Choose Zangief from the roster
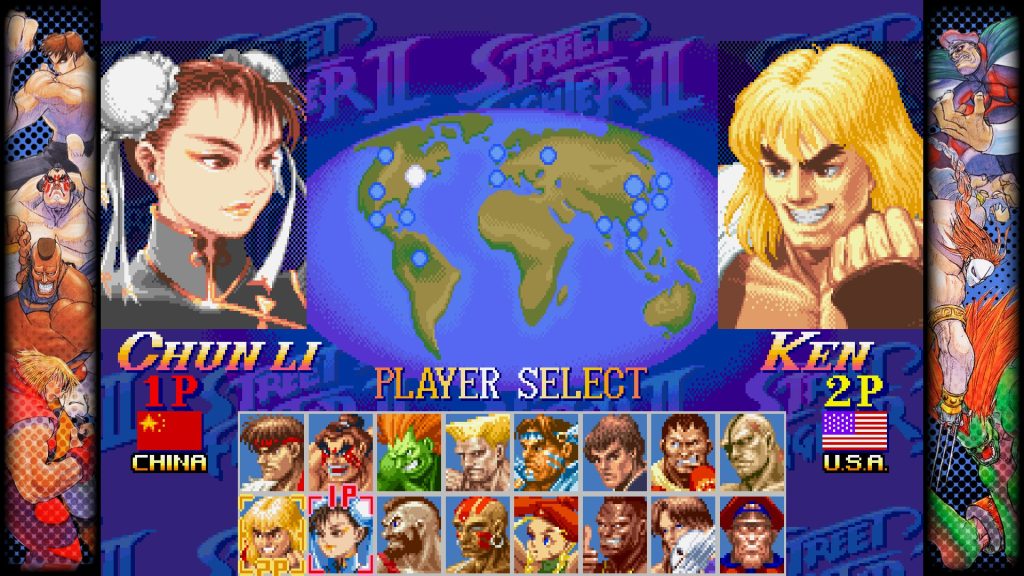Image resolution: width=1024 pixels, height=576 pixels. (410, 531)
